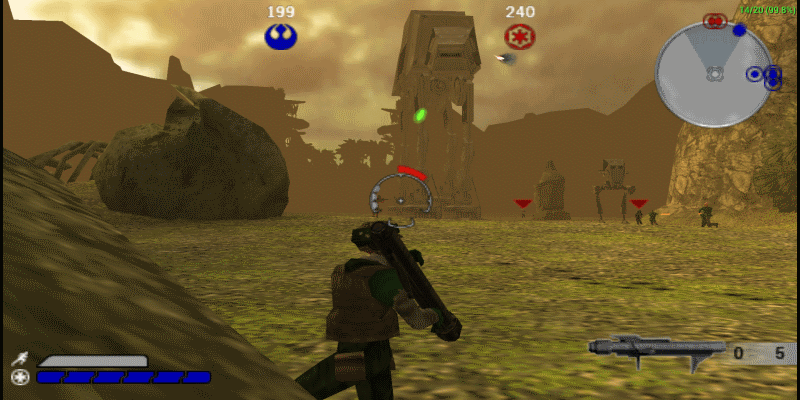The height and width of the screenshot is (400, 800).
Task: Click the running figure stamina icon
Action: [20, 359]
